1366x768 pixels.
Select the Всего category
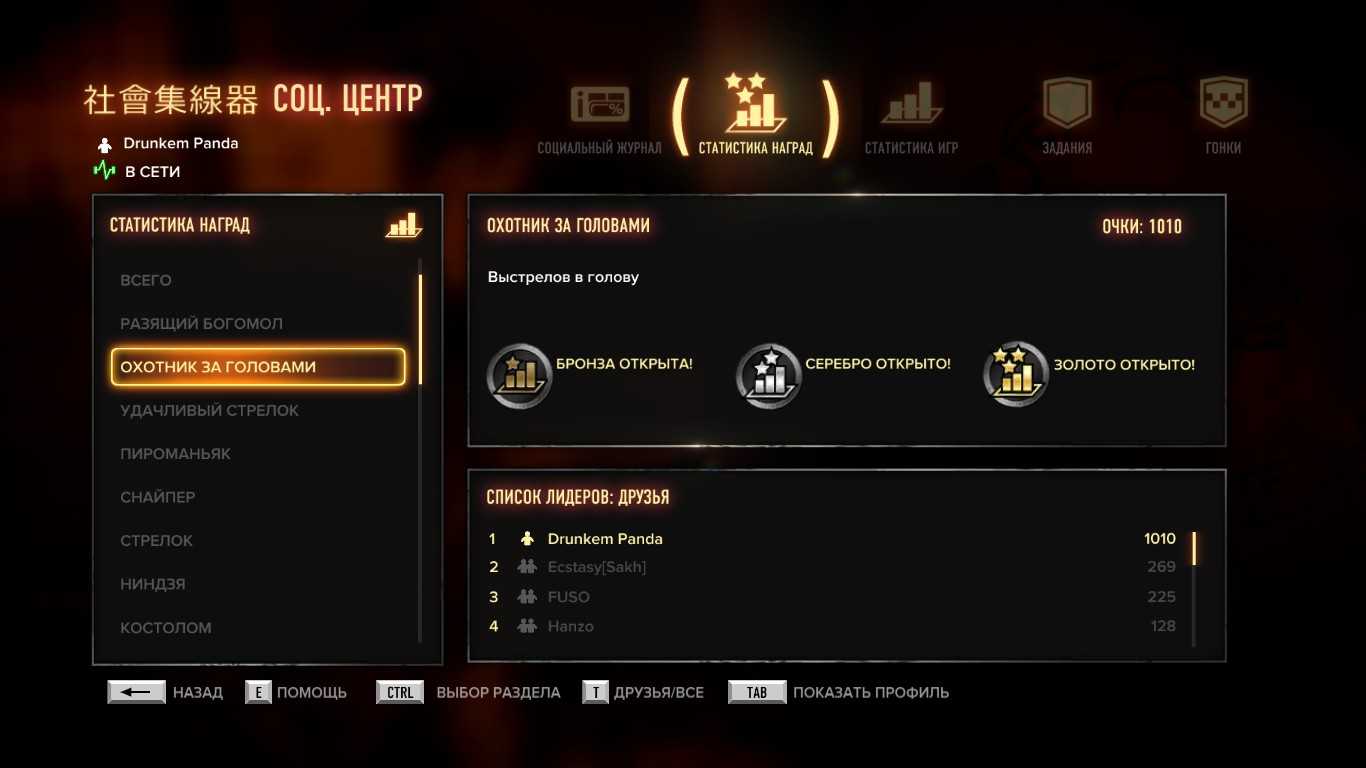(146, 280)
